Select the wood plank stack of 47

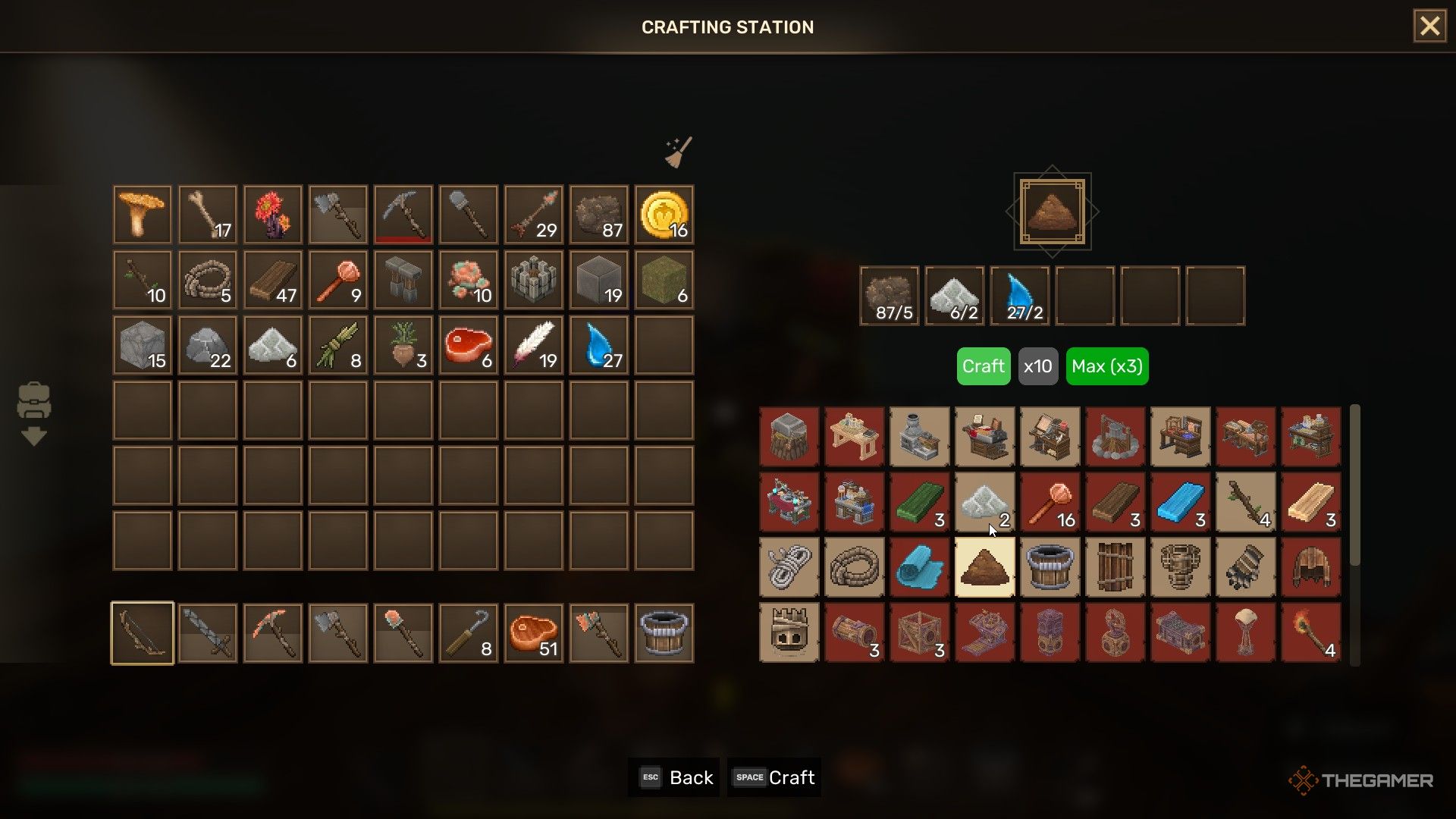click(273, 280)
